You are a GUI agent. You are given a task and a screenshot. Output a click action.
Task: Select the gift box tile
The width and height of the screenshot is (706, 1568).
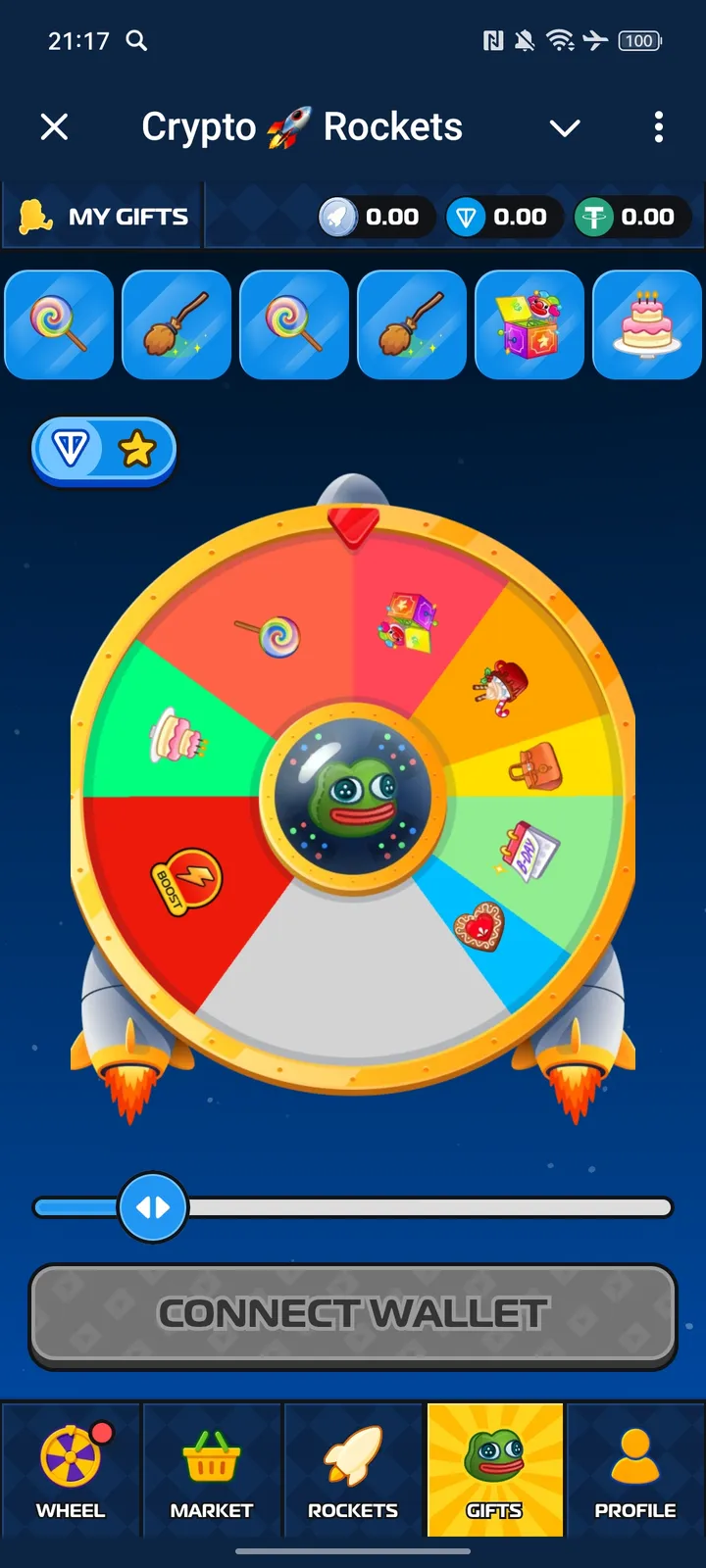529,324
